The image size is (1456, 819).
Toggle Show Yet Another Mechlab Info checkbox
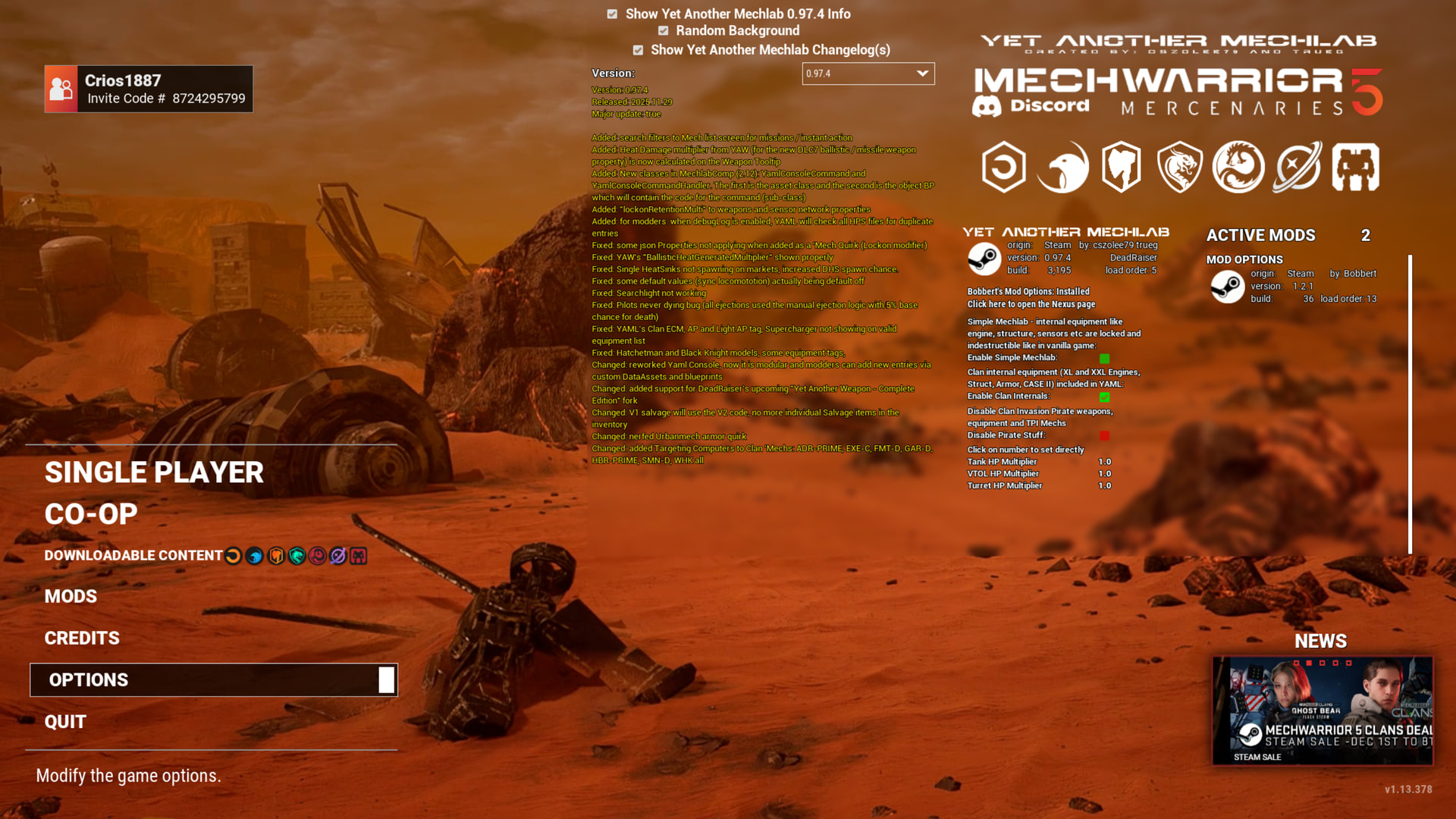click(x=612, y=14)
